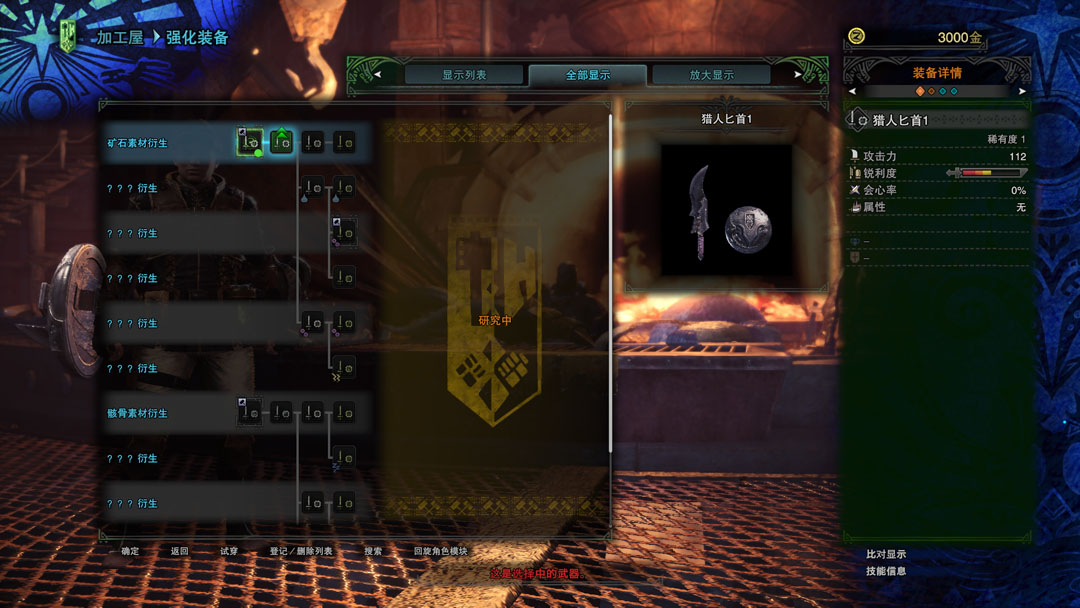
Task: Click the 试穿 preview option
Action: pyautogui.click(x=229, y=551)
